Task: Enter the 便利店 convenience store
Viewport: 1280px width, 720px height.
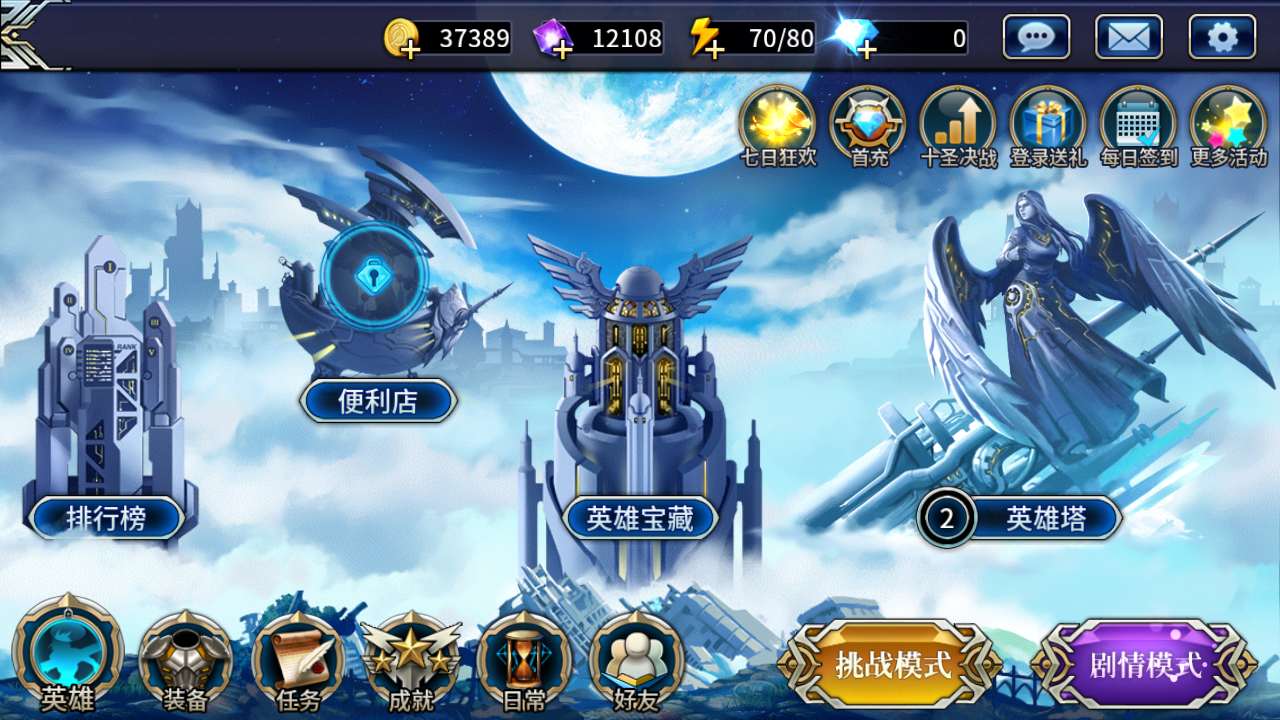Action: [x=378, y=401]
